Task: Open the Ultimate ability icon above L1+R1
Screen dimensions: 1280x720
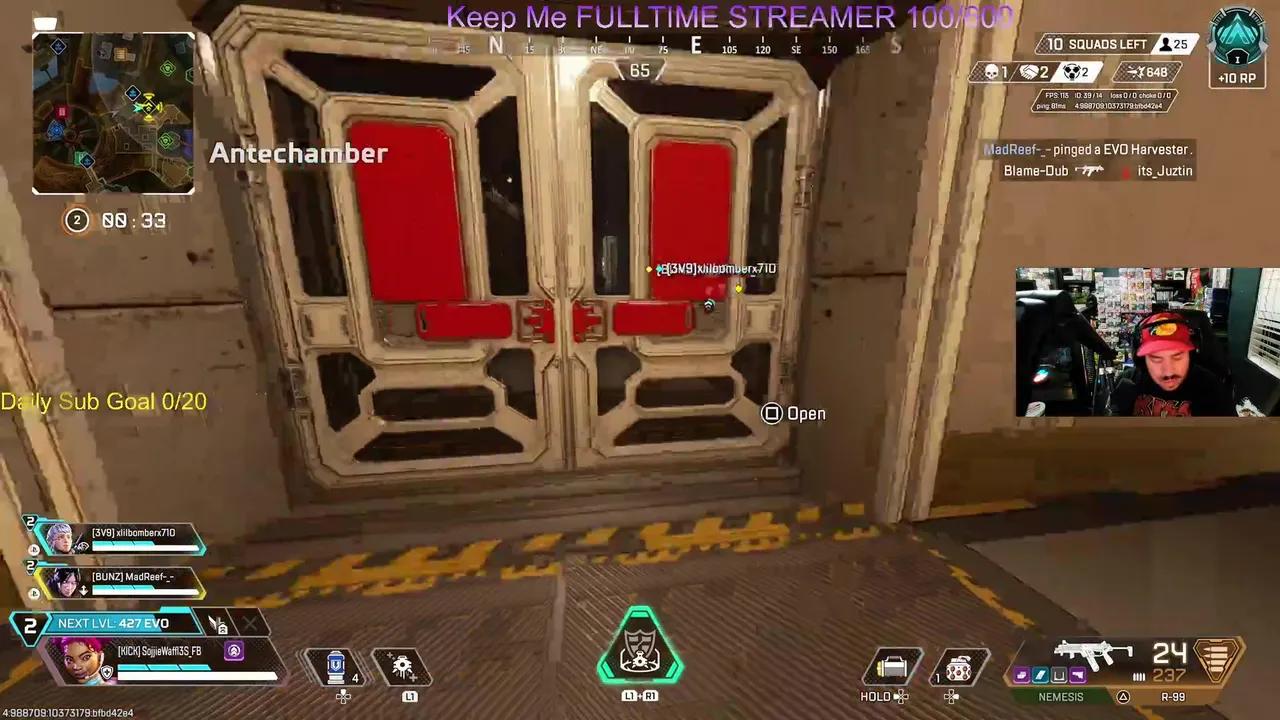Action: coord(640,650)
